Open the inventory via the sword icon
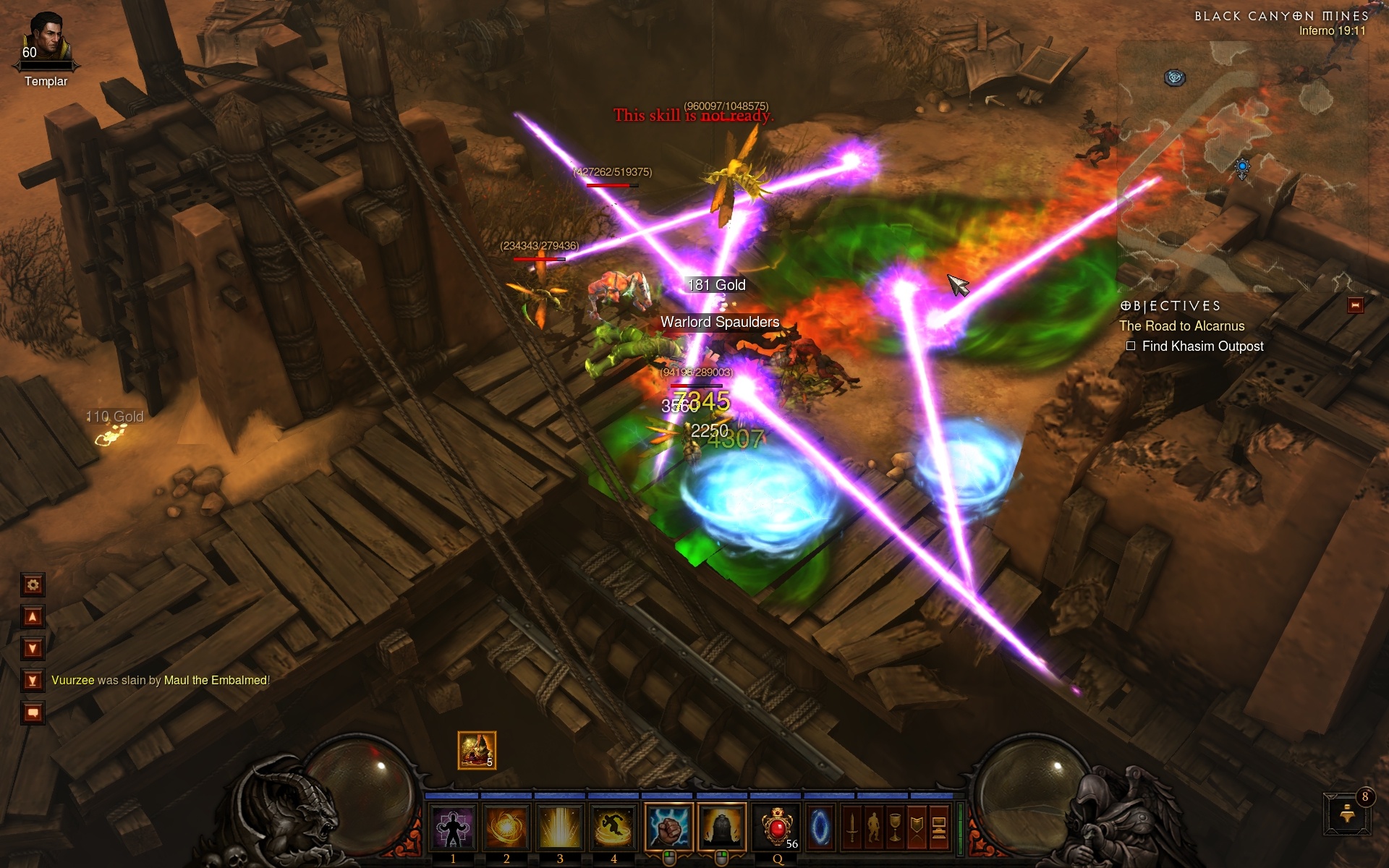This screenshot has width=1389, height=868. [x=852, y=827]
